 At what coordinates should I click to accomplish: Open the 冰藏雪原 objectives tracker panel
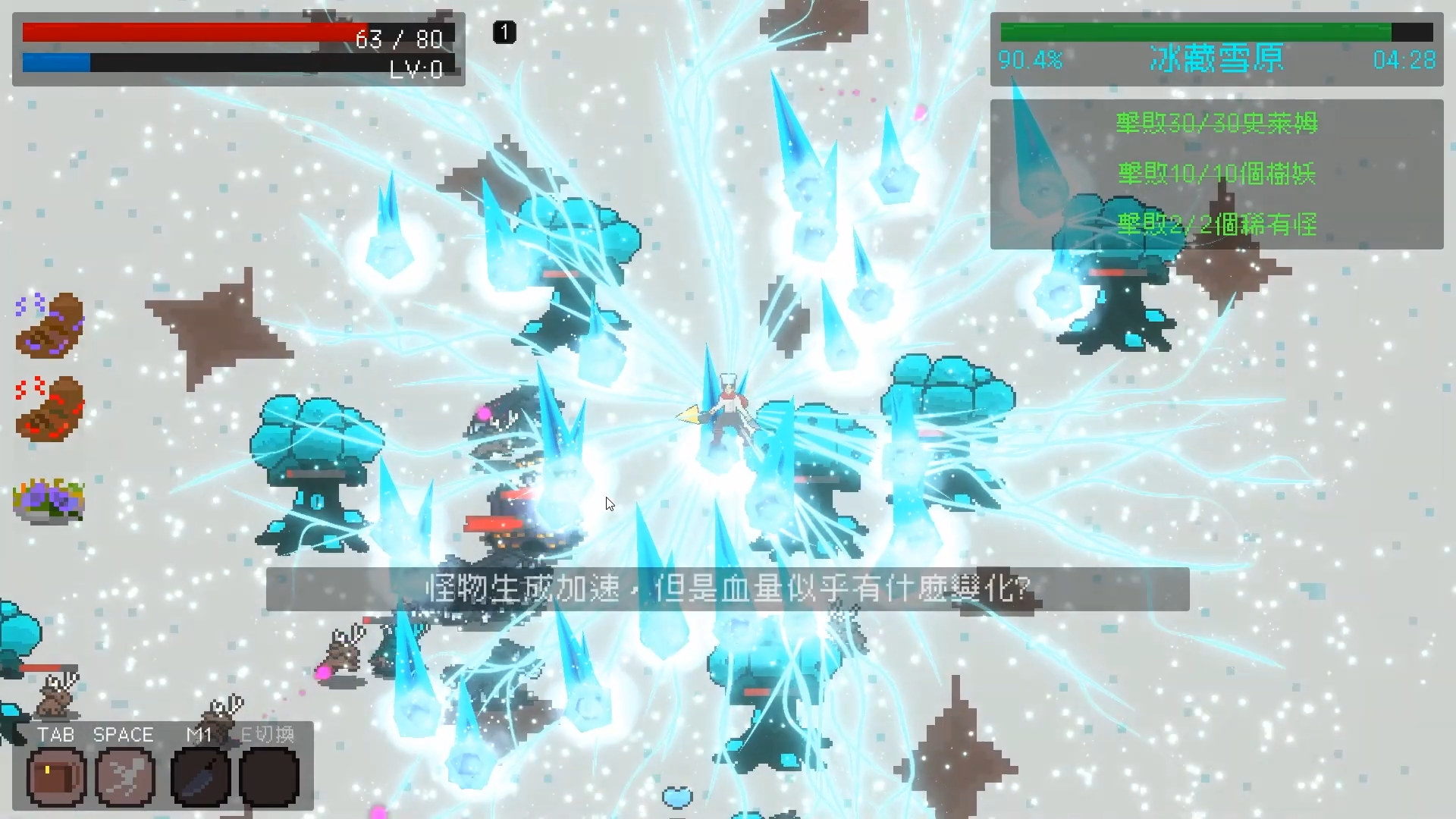[x=1216, y=174]
